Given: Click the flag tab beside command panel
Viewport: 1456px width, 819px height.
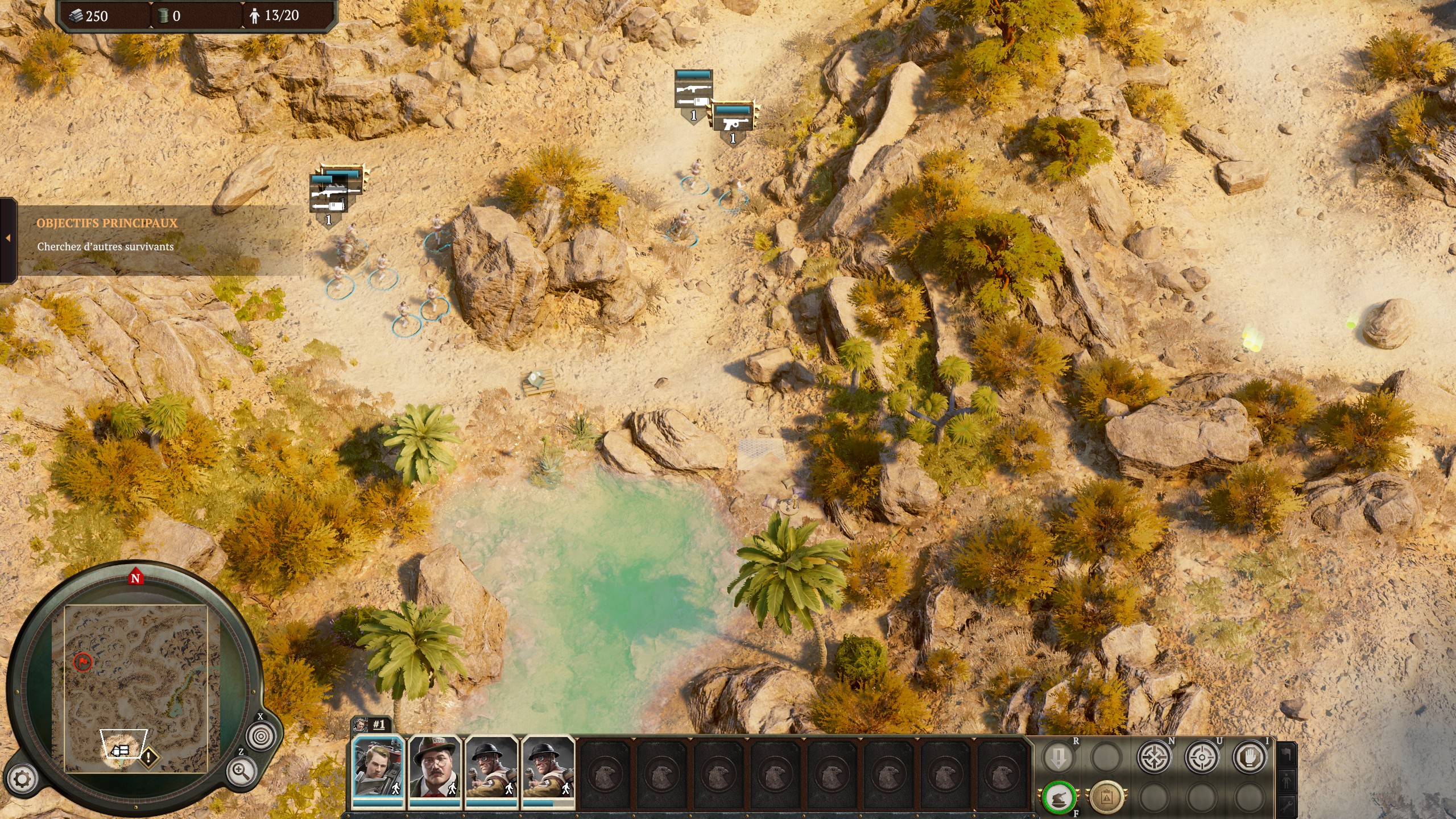Looking at the screenshot, I should tap(1287, 755).
